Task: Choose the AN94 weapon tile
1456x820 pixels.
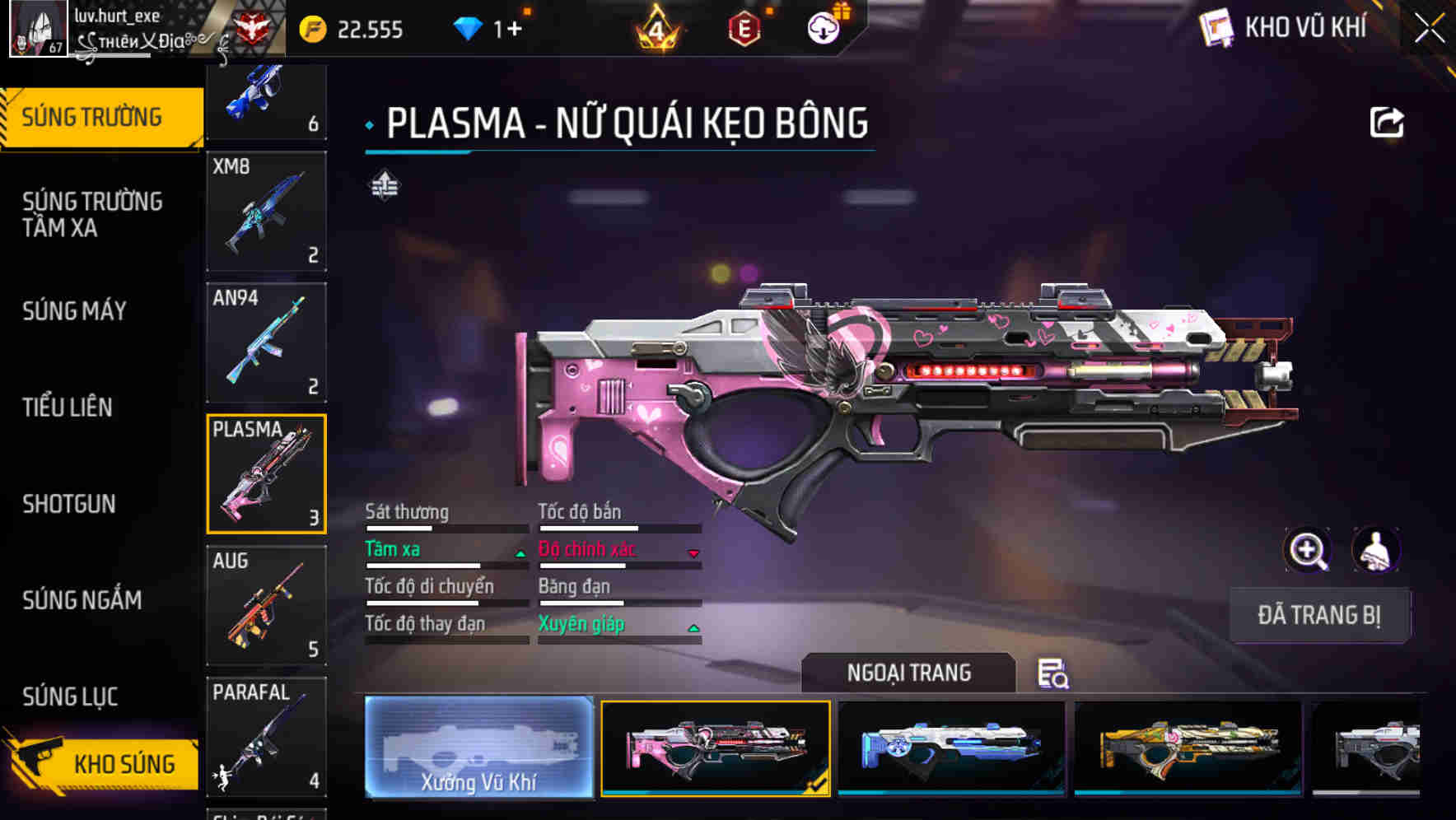Action: tap(266, 342)
